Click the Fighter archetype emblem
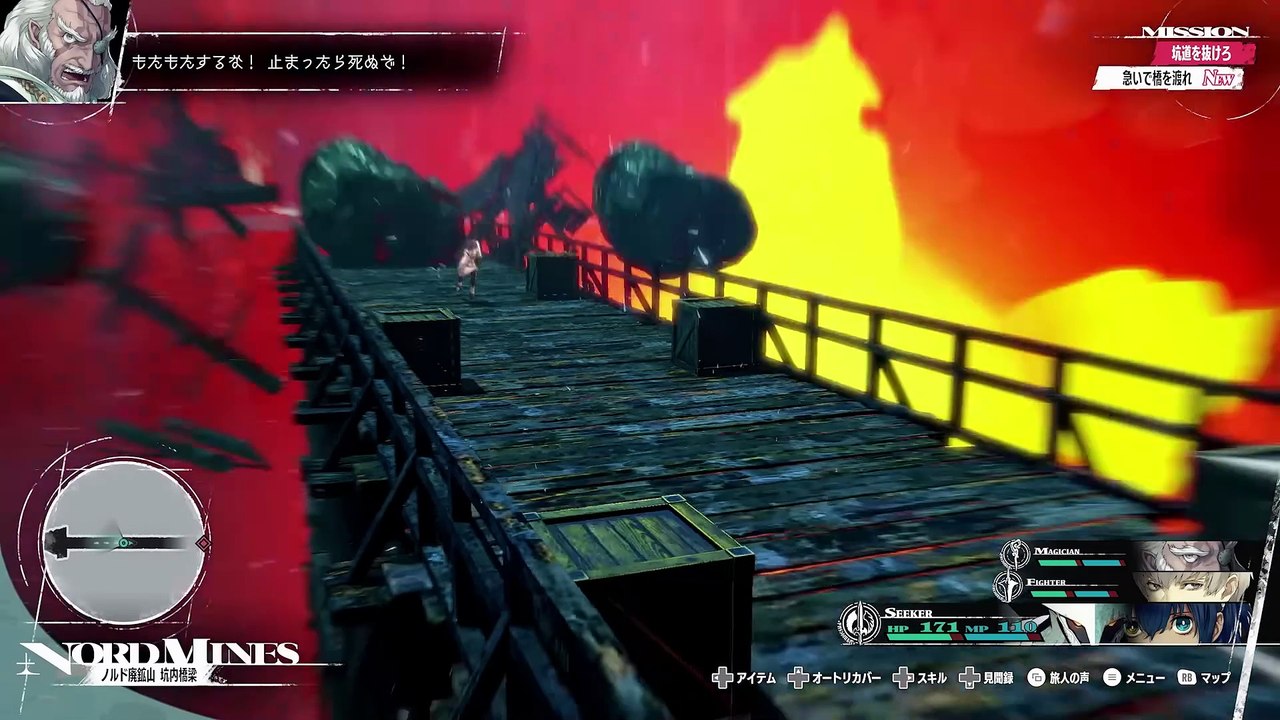This screenshot has height=720, width=1280. (1008, 585)
